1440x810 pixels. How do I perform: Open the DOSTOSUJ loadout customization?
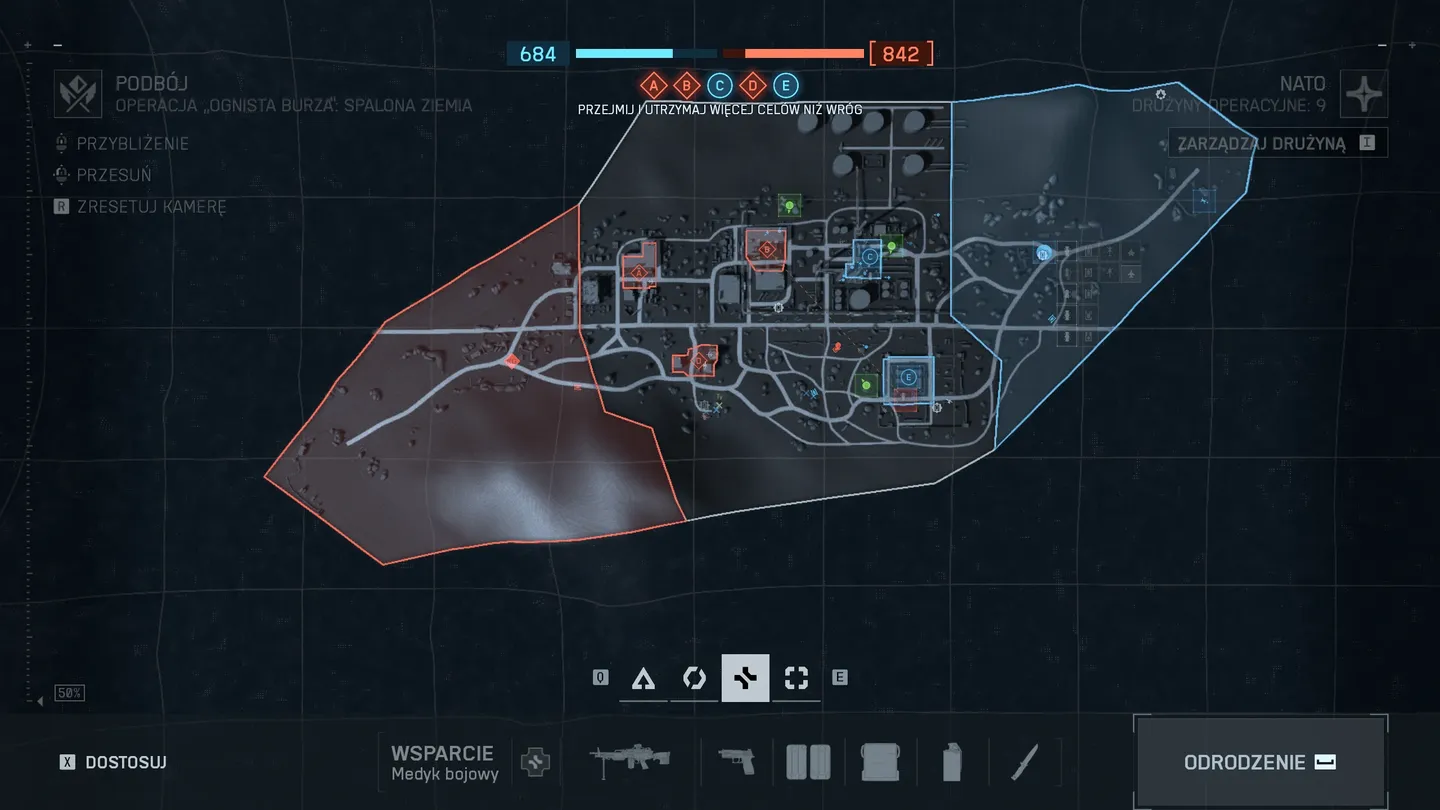pyautogui.click(x=113, y=762)
